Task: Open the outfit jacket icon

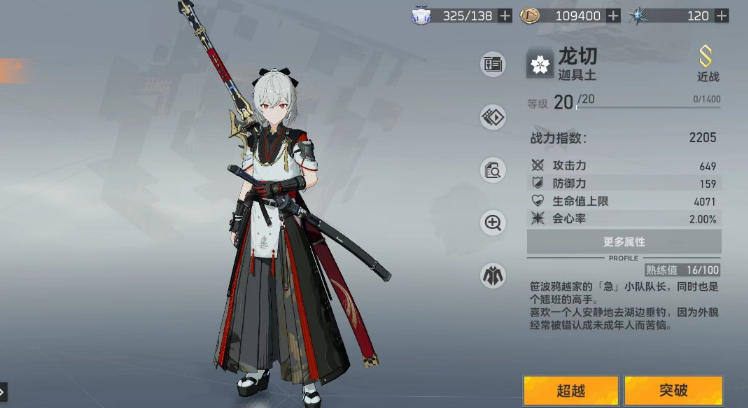Action: pos(492,274)
